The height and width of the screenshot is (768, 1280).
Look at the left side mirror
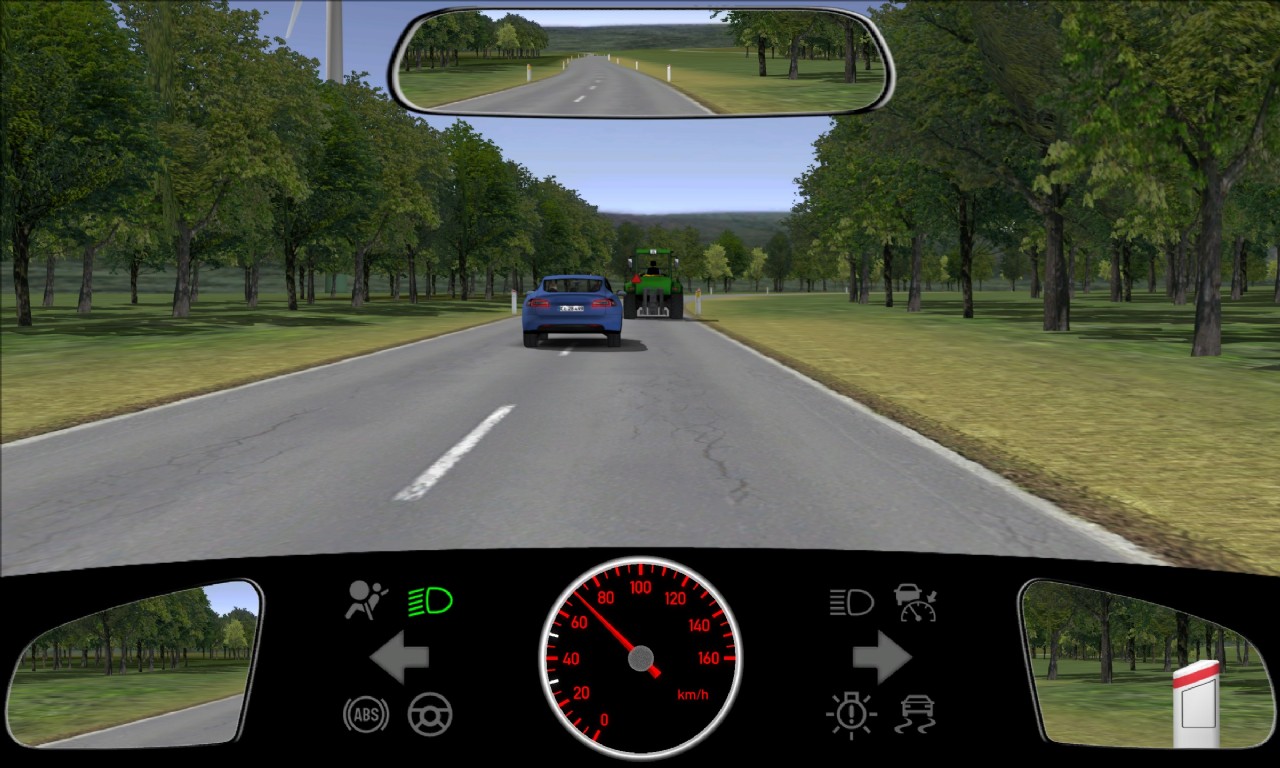(x=133, y=663)
